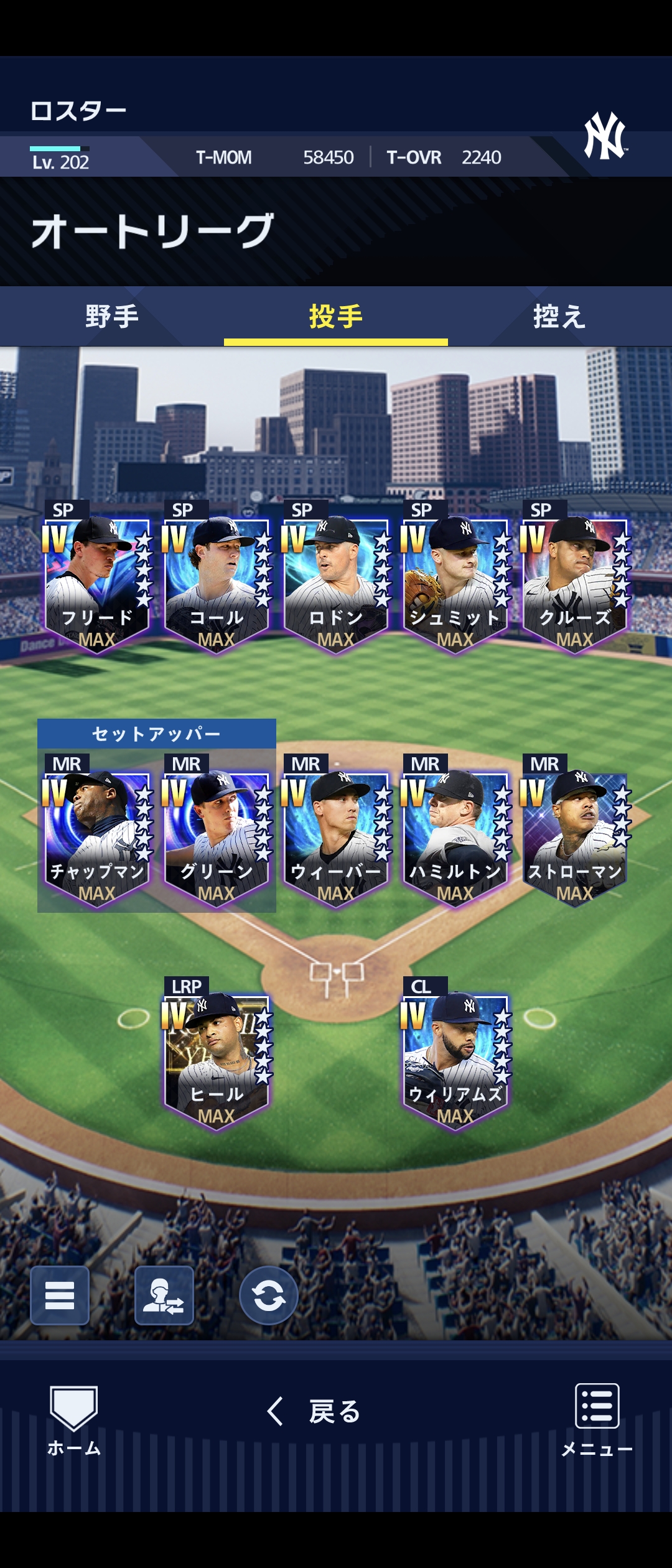The height and width of the screenshot is (1568, 672).
Task: Open the 控え tab
Action: click(x=559, y=316)
